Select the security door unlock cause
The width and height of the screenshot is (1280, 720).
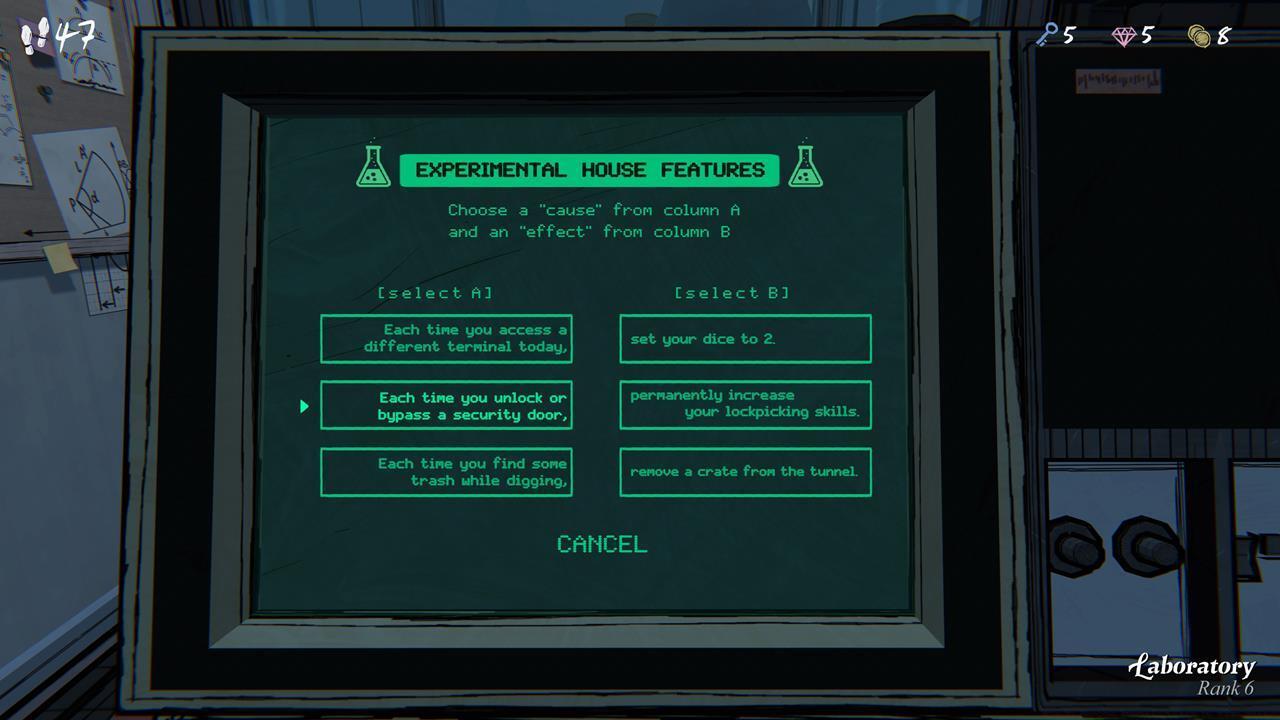pos(446,405)
